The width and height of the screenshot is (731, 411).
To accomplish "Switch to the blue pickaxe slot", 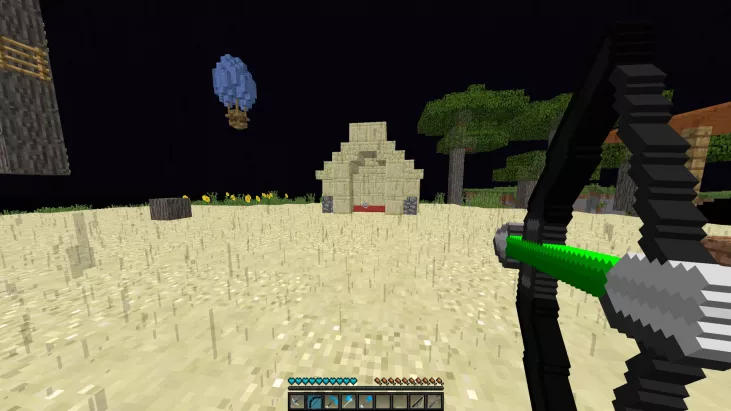I will pos(331,401).
